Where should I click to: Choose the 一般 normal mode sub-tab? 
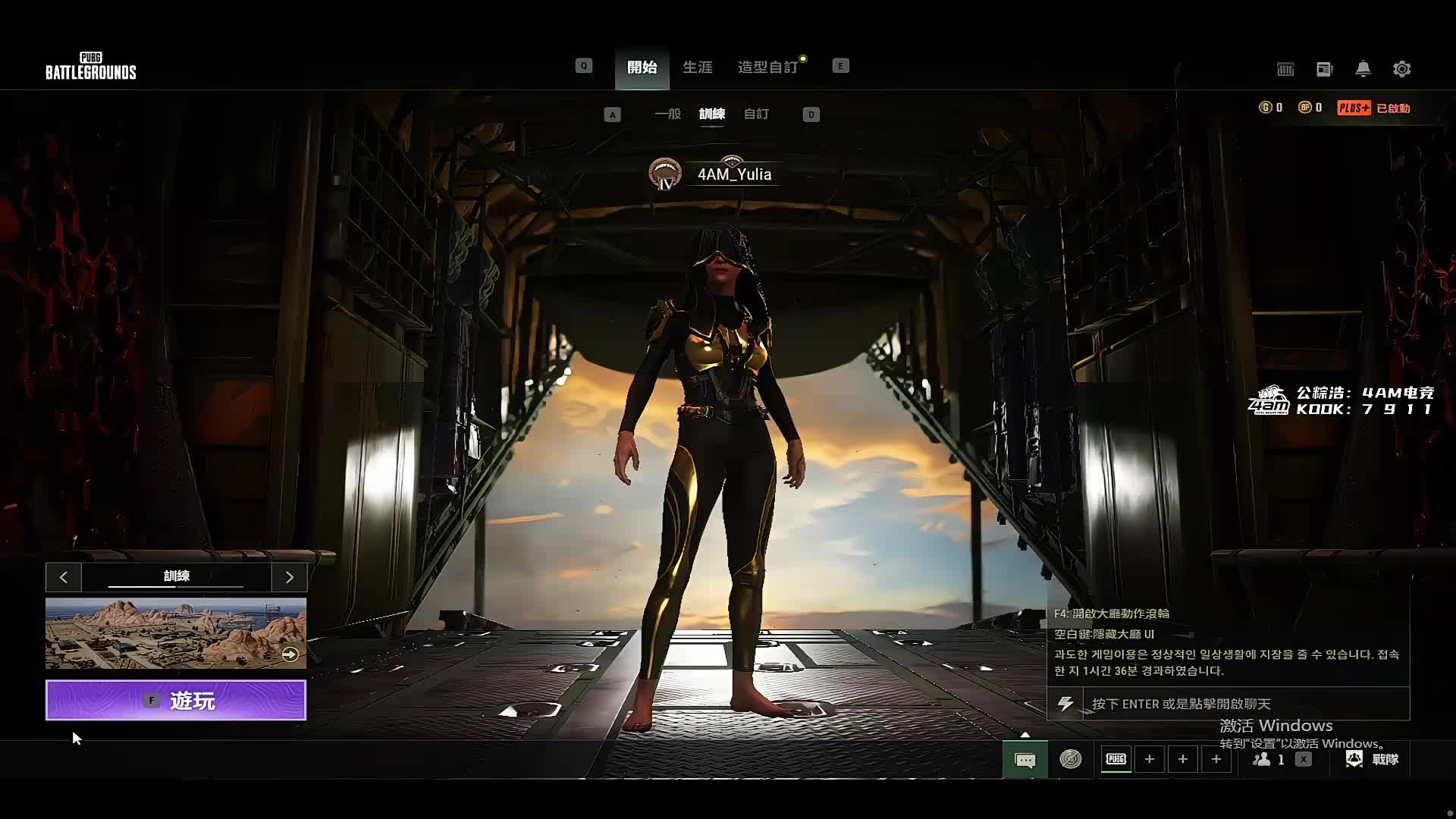click(667, 114)
